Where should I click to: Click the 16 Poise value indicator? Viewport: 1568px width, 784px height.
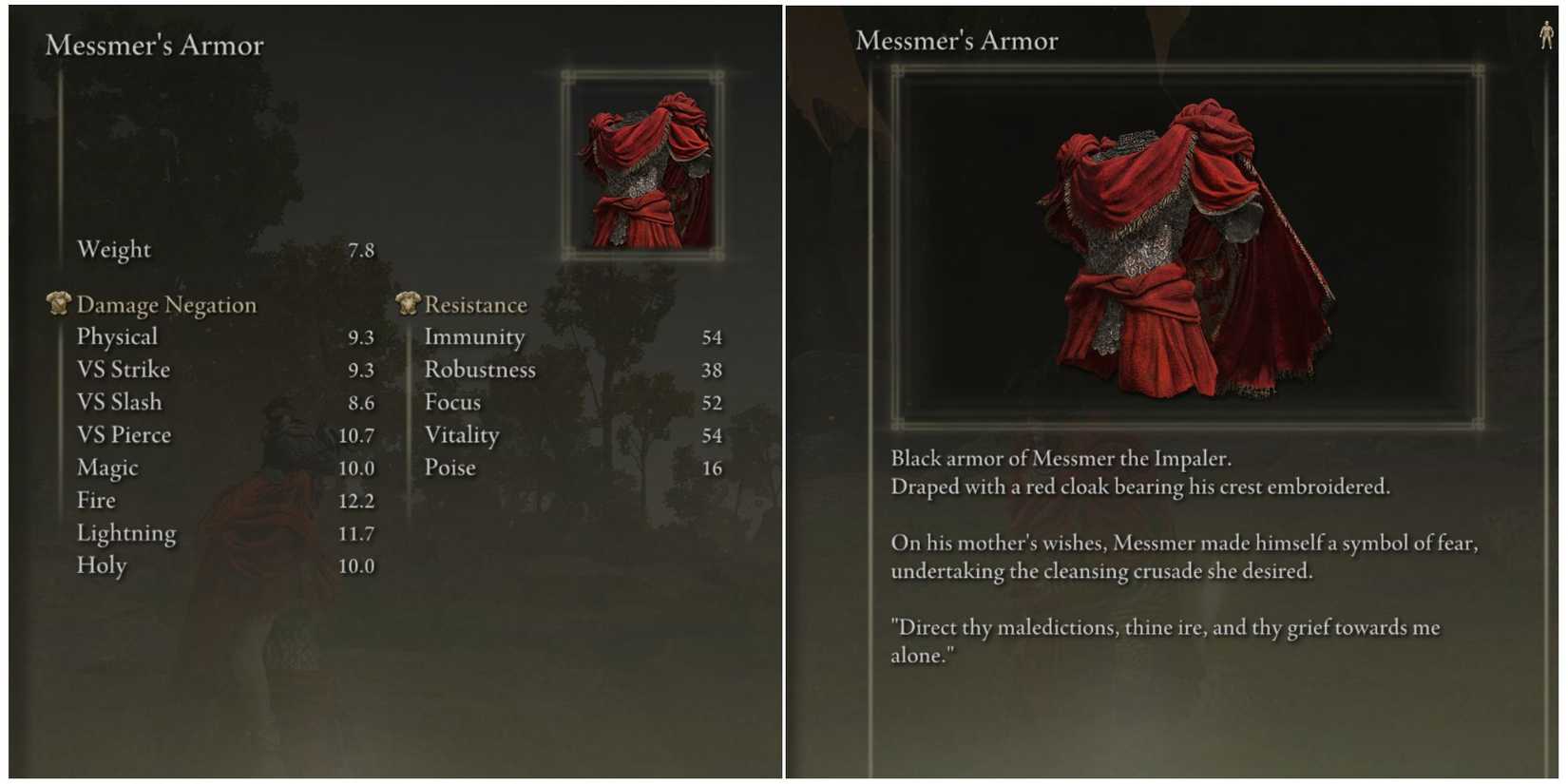click(715, 467)
